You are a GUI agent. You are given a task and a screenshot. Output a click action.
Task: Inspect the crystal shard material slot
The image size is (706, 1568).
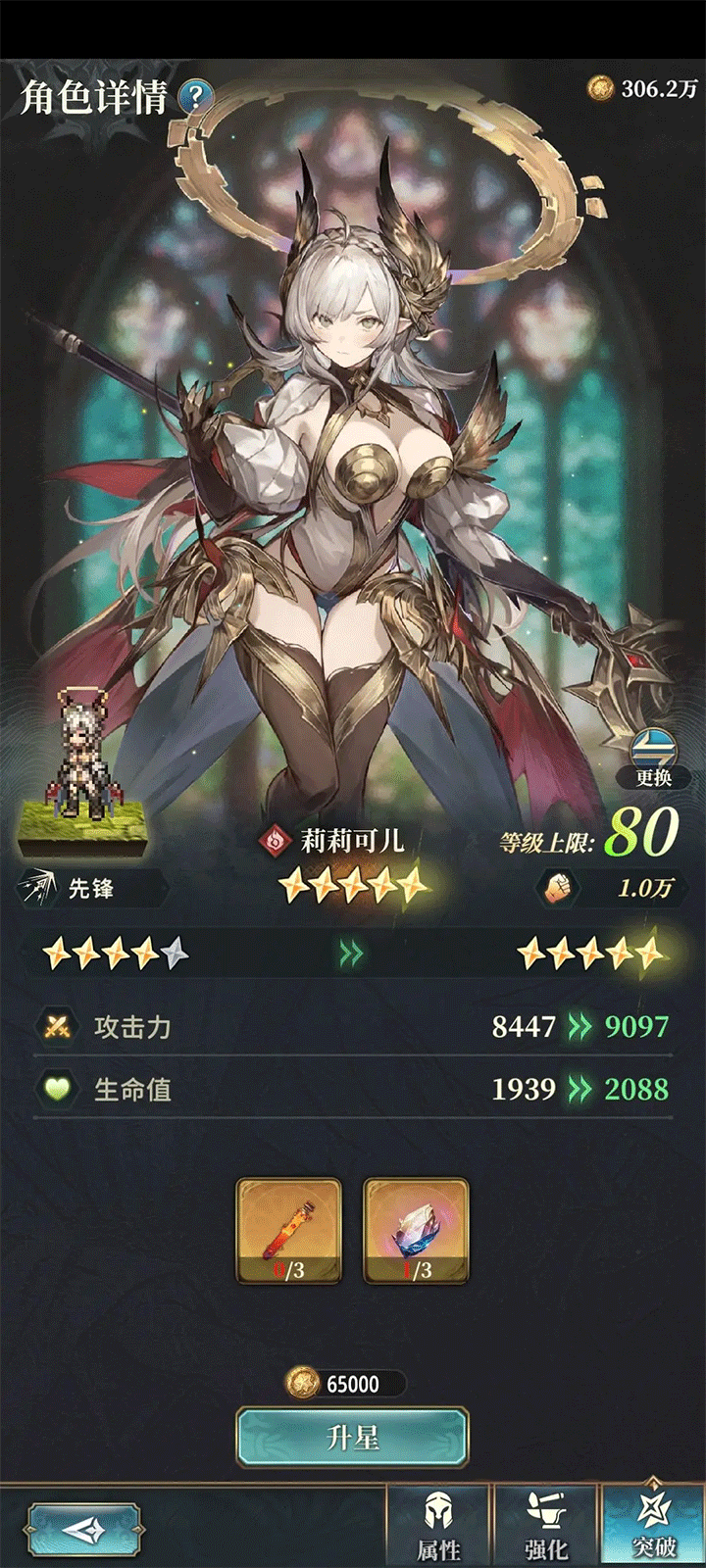(x=416, y=1231)
